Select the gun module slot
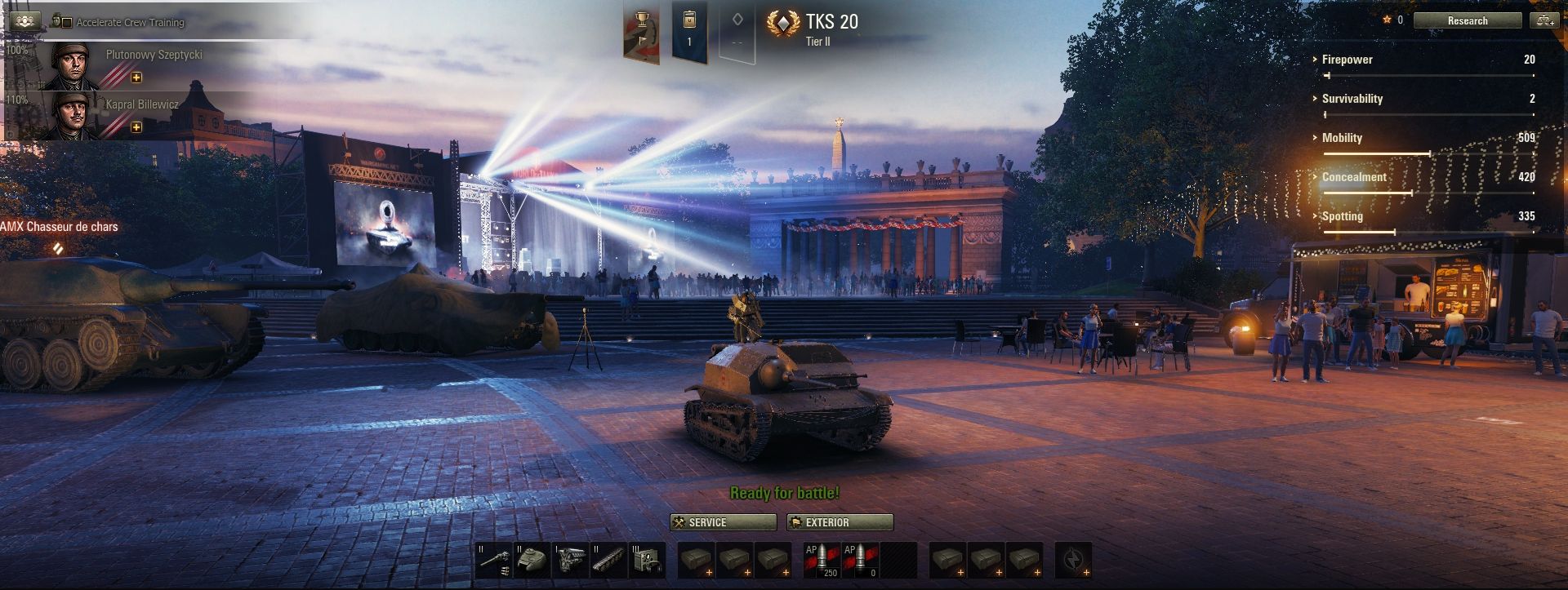The image size is (1568, 590). pos(494,560)
